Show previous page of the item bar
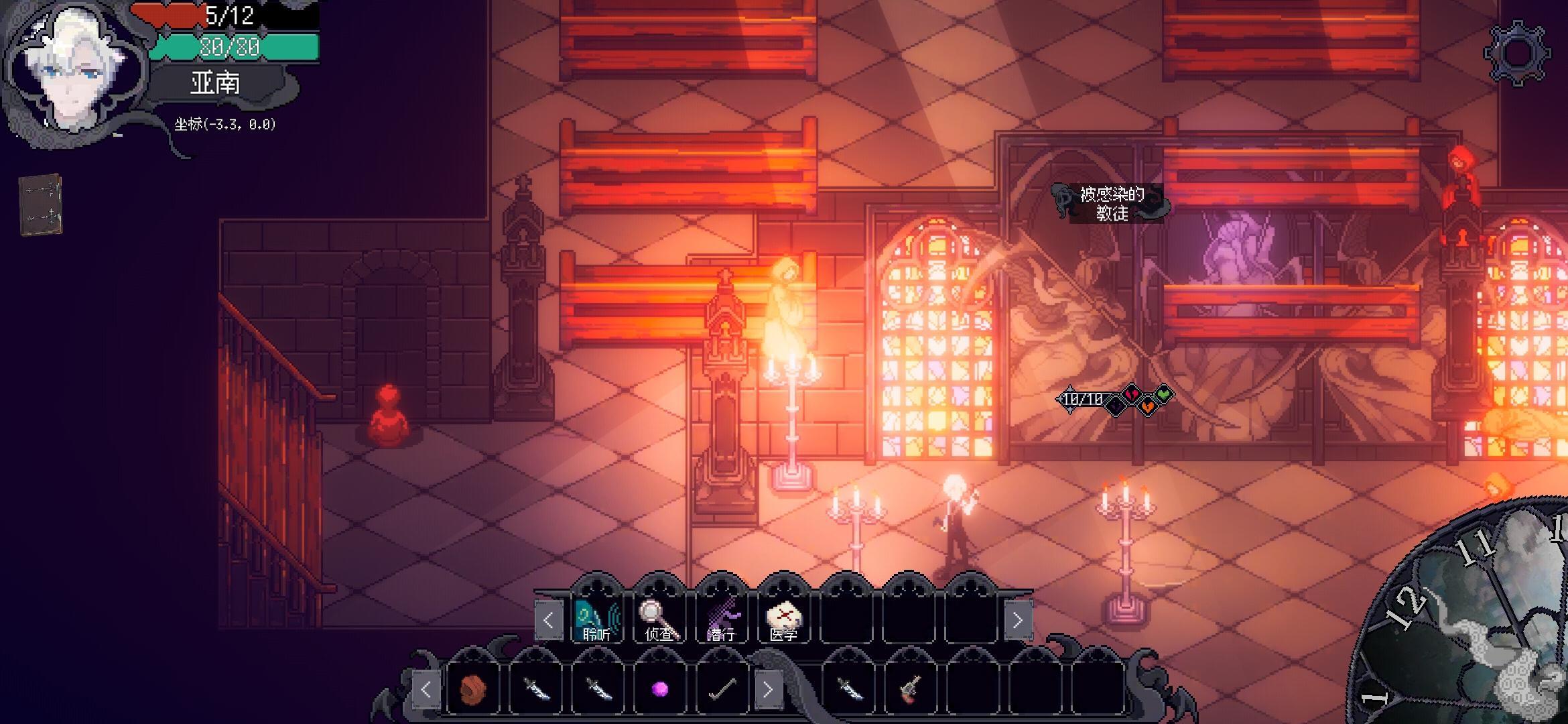 point(426,689)
